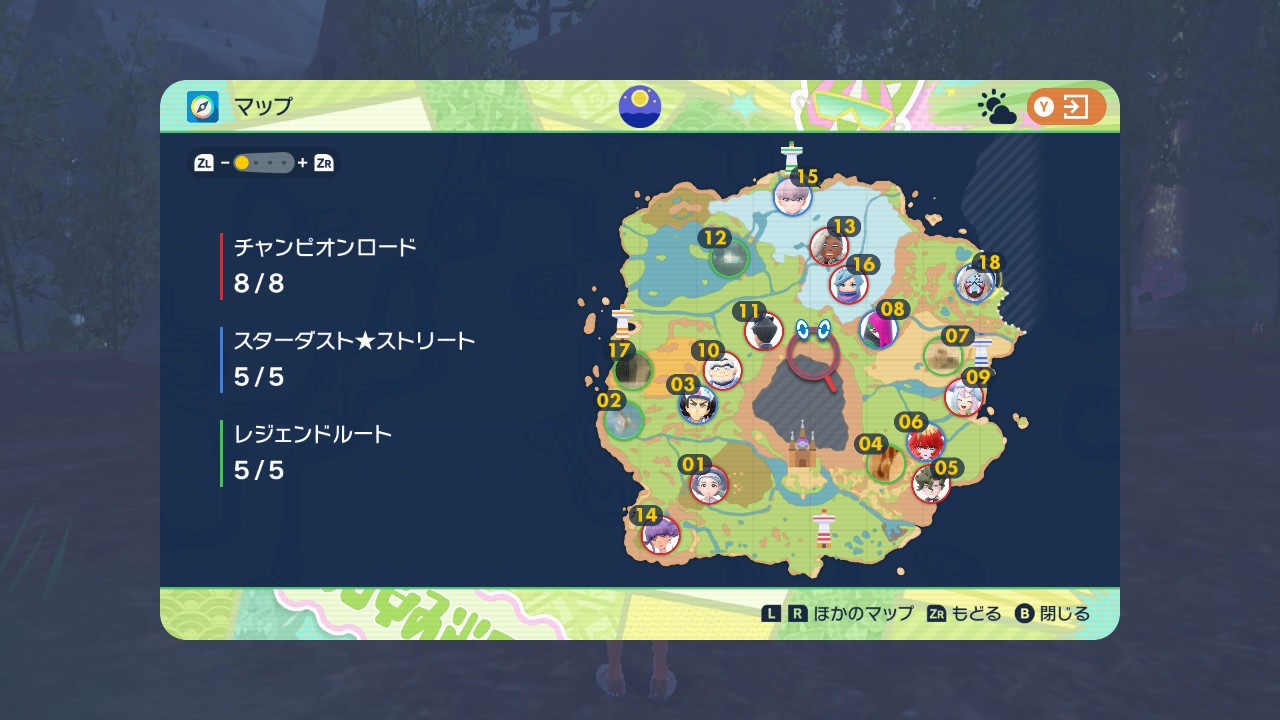The width and height of the screenshot is (1280, 720).
Task: Select map marker number 14
Action: coord(660,535)
